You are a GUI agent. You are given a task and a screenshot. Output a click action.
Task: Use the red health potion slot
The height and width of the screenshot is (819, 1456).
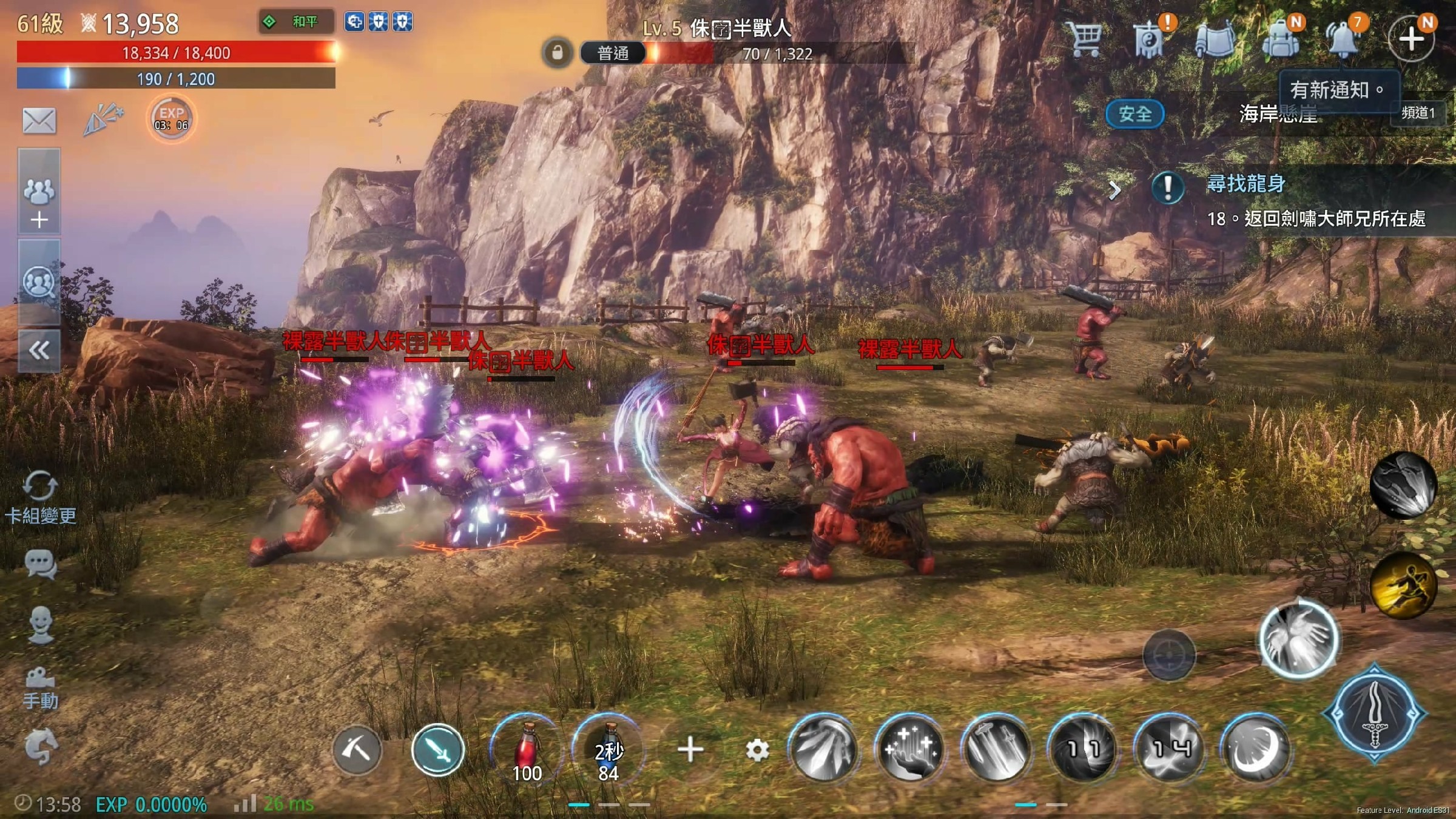coord(527,750)
